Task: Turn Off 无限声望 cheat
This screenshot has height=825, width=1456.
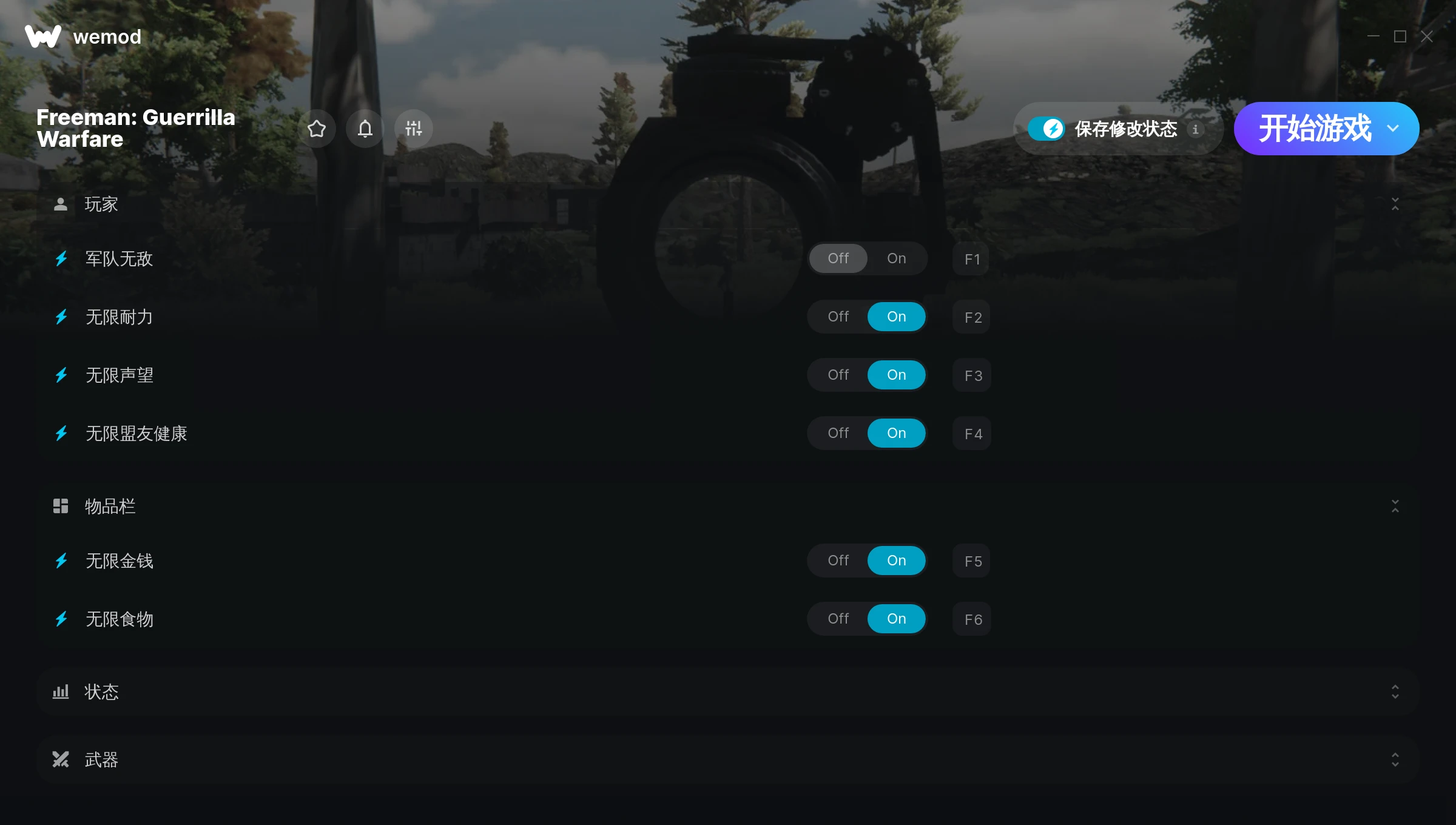Action: tap(838, 375)
